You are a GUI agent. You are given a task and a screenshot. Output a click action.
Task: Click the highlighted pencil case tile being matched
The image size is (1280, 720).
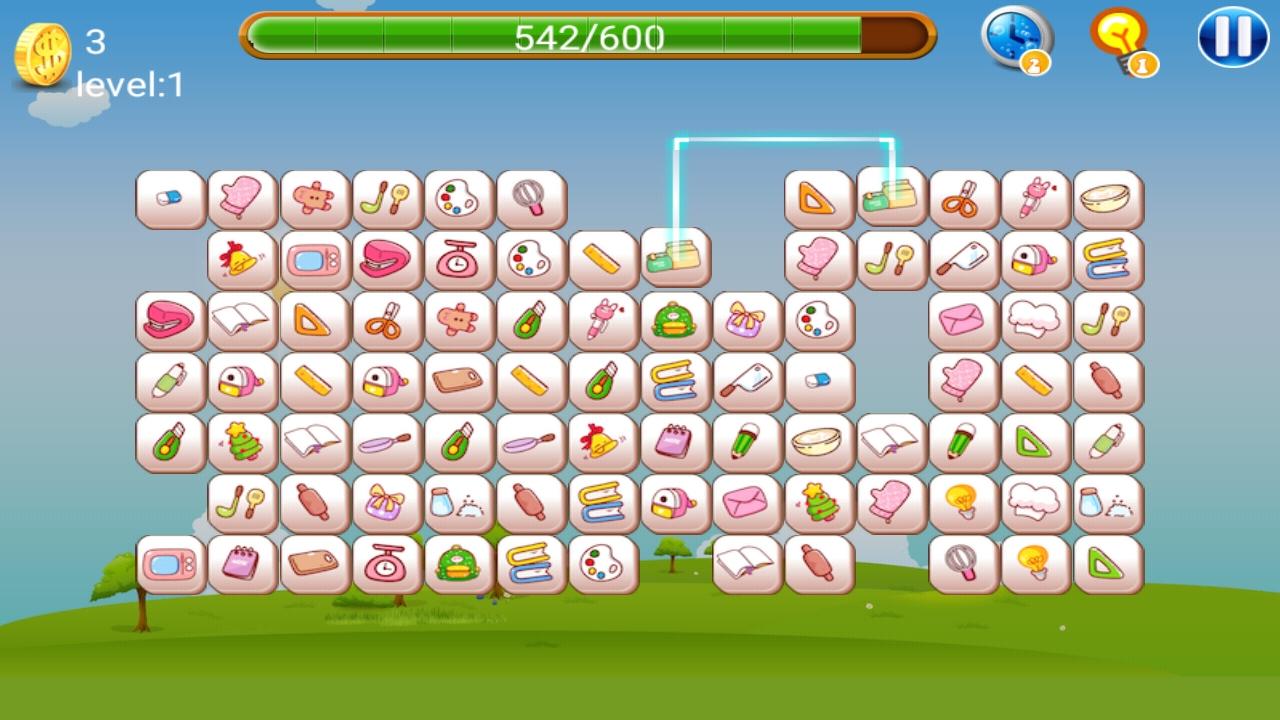point(889,196)
